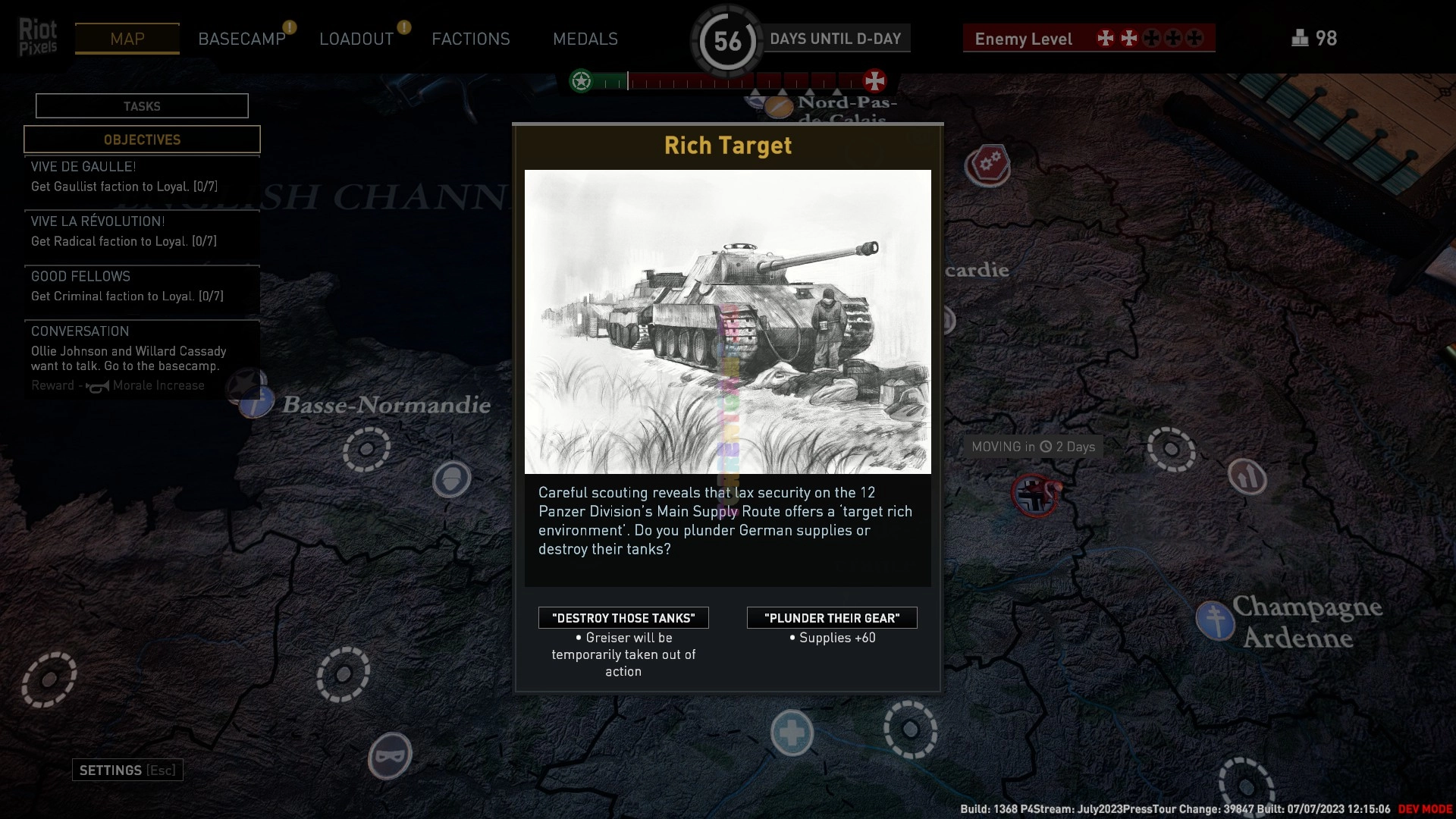The image size is (1456, 819).
Task: Pick the Cross of Lorraine marker near Champagne
Action: click(1215, 620)
